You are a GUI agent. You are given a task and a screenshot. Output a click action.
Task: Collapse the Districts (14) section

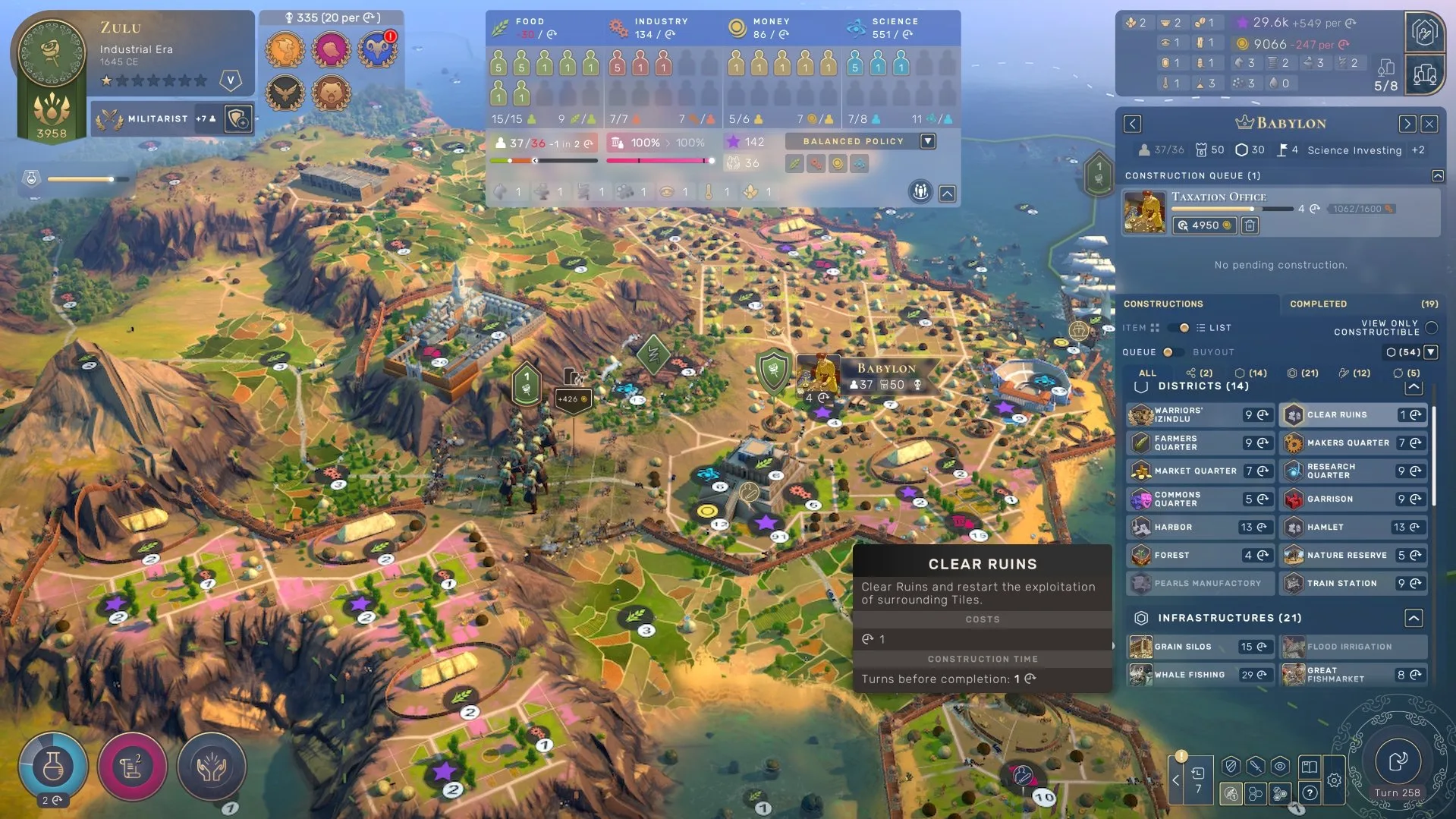pyautogui.click(x=1414, y=386)
